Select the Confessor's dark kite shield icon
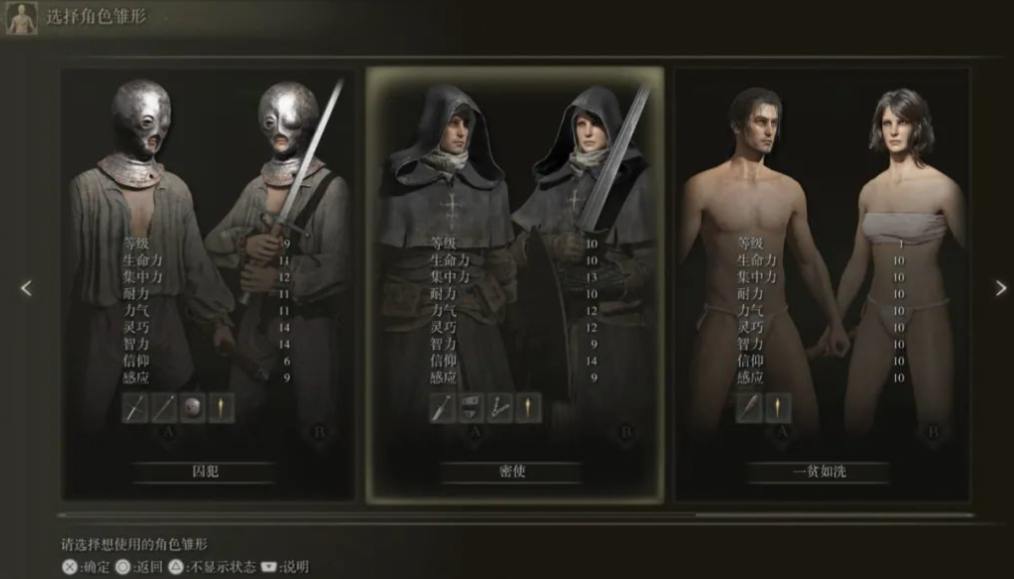1014x579 pixels. point(471,408)
